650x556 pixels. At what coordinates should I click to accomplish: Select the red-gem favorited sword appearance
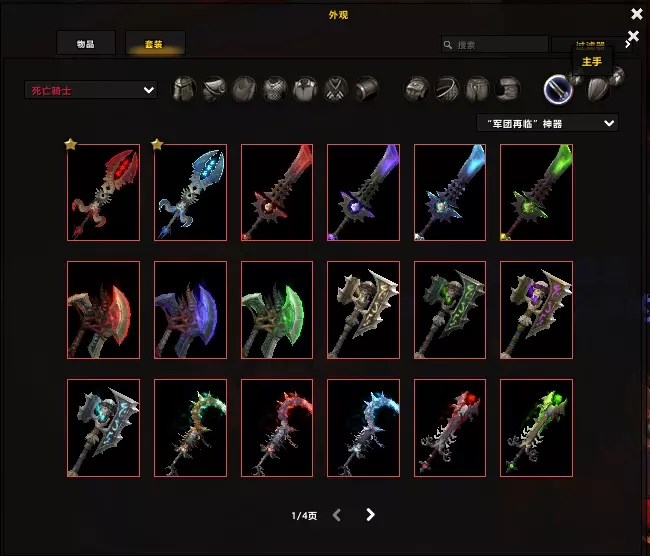coord(103,193)
